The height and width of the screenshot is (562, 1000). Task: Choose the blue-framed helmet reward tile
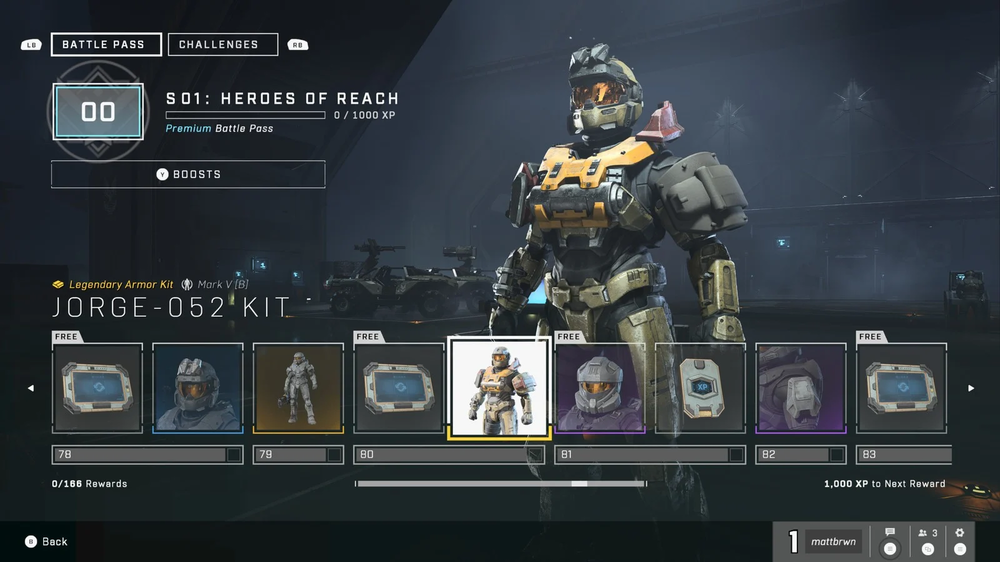click(x=198, y=388)
